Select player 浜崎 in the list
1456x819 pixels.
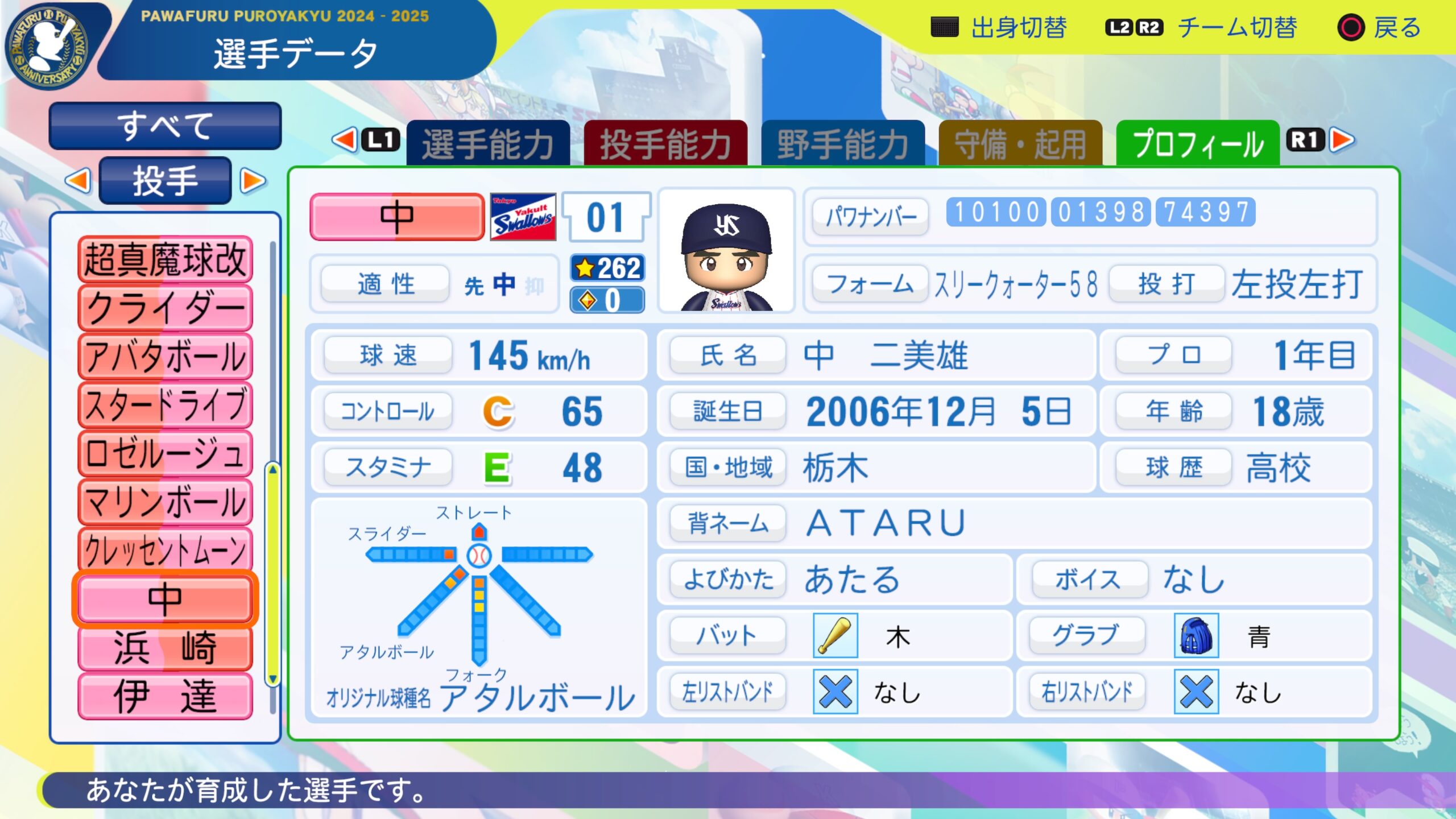pyautogui.click(x=165, y=647)
